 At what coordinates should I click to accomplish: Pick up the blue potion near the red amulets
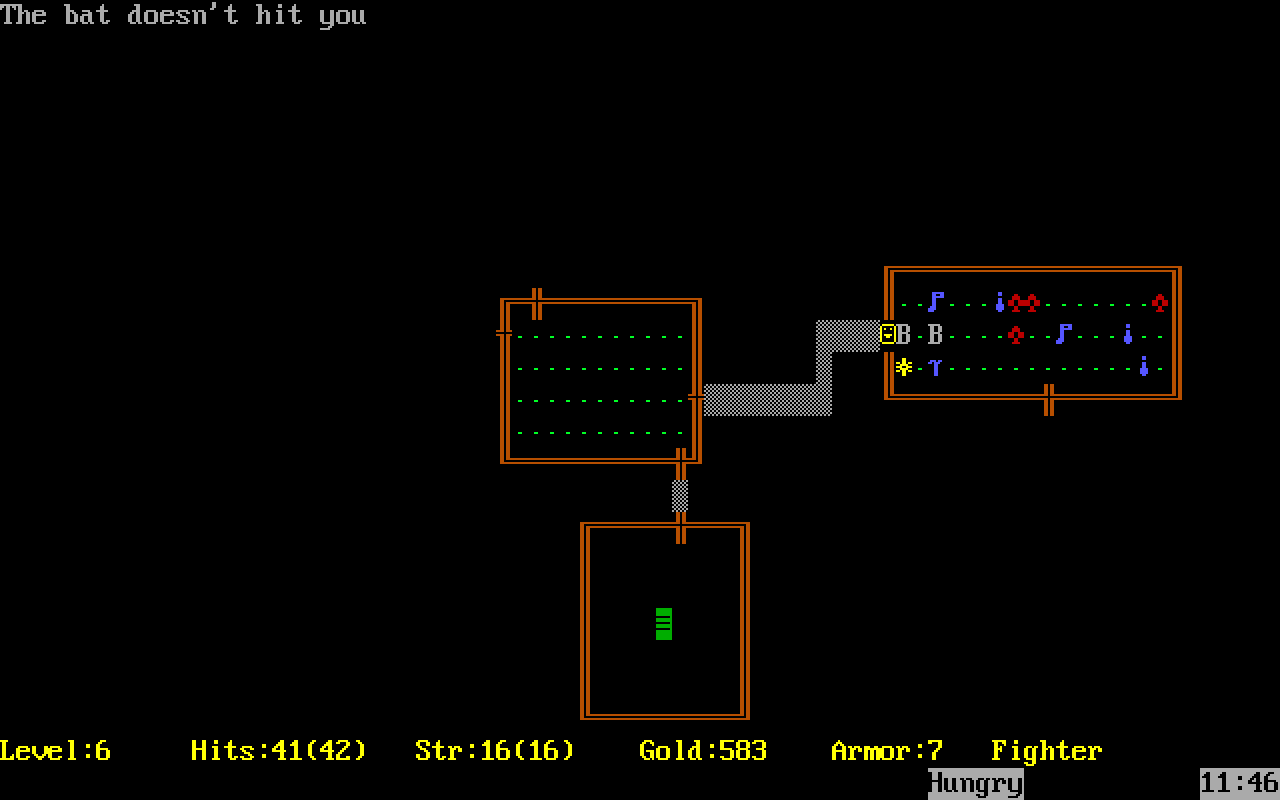pos(998,301)
